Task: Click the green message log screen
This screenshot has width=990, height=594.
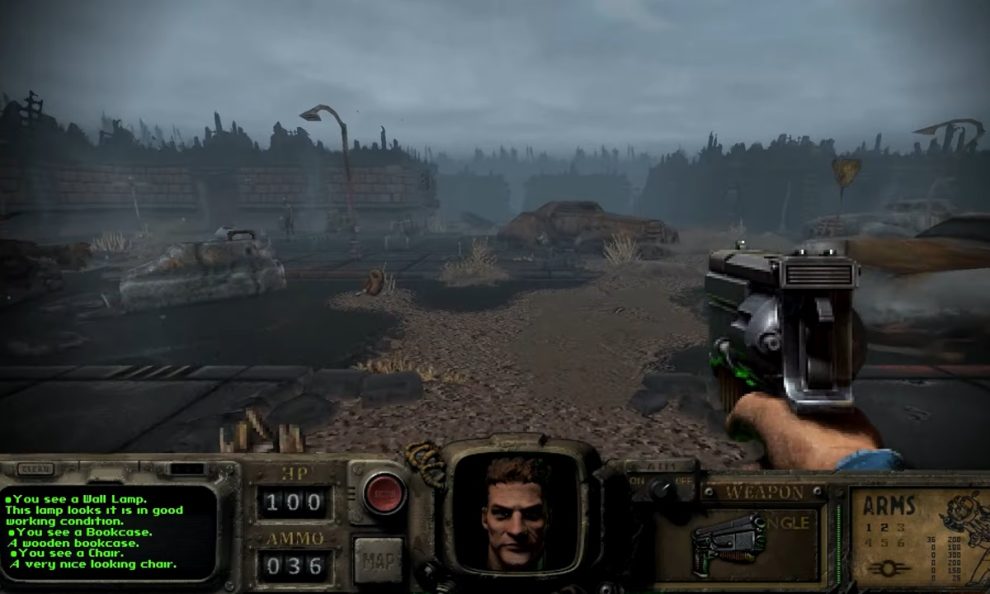Action: click(x=108, y=532)
